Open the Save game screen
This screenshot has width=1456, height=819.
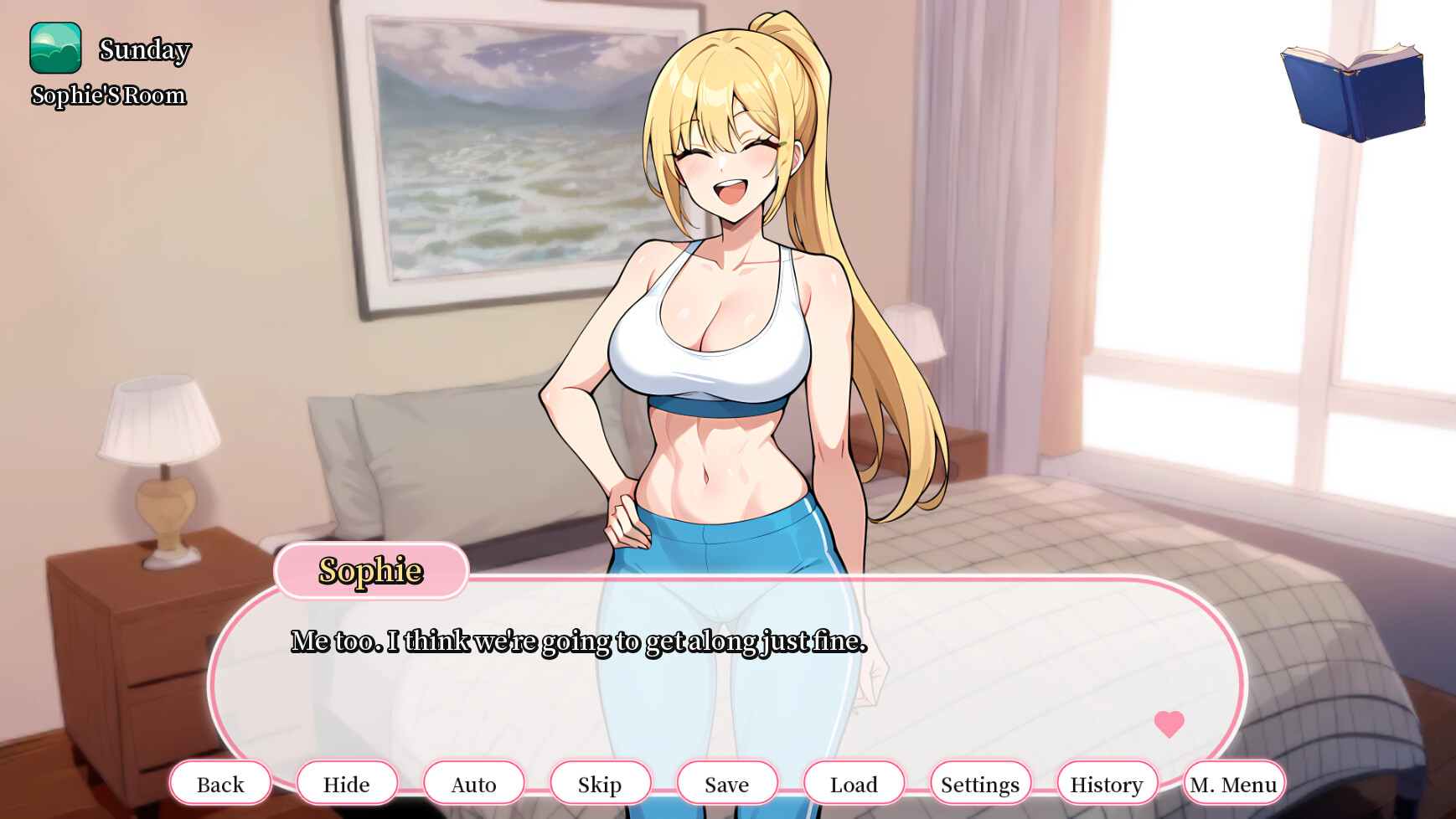(727, 784)
